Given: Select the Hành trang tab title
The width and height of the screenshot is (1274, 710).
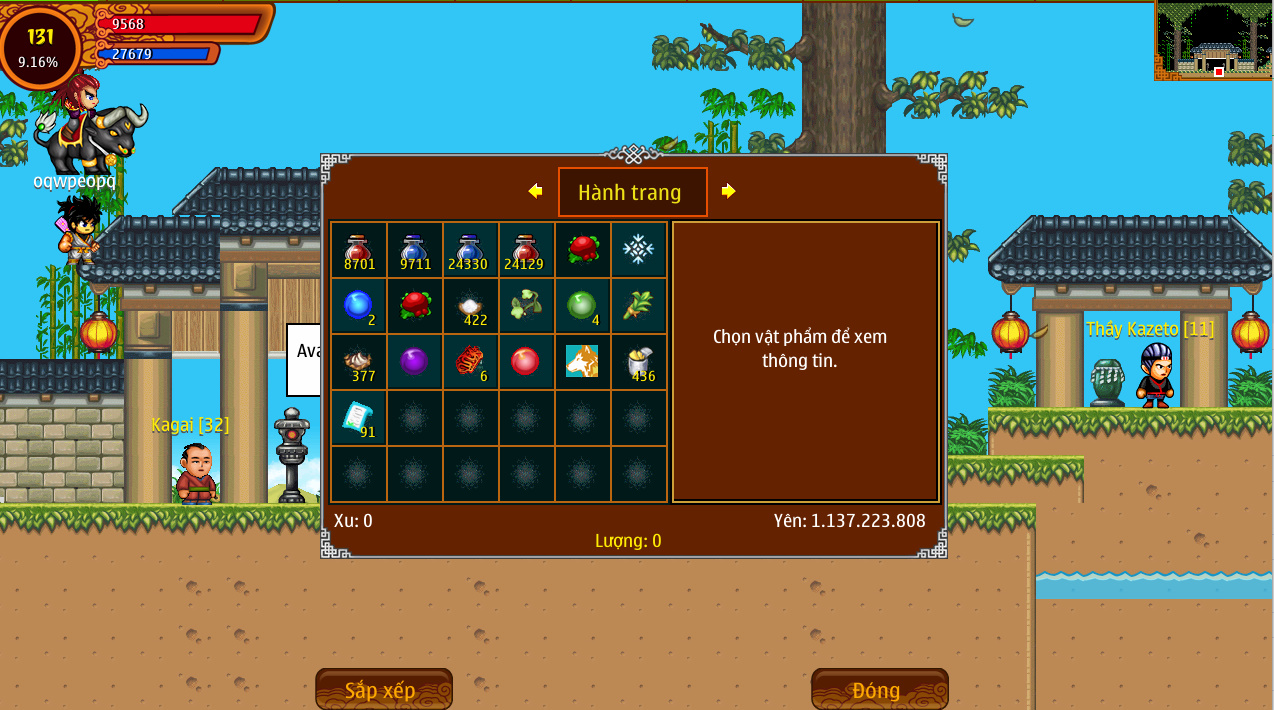Looking at the screenshot, I should [x=632, y=192].
